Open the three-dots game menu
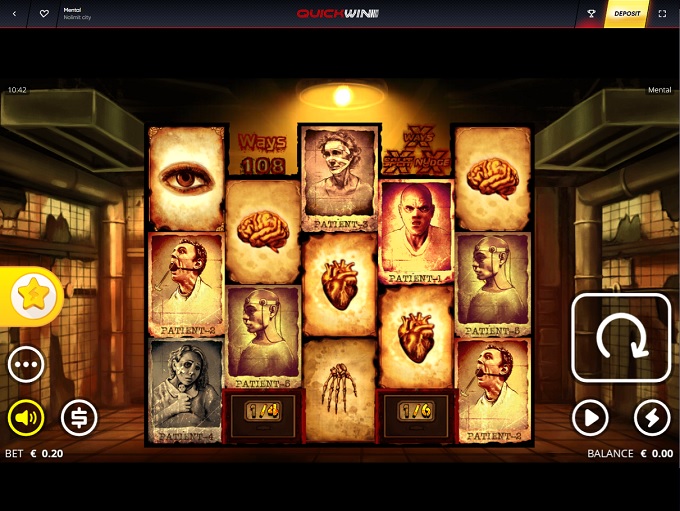Image resolution: width=680 pixels, height=511 pixels. point(26,365)
